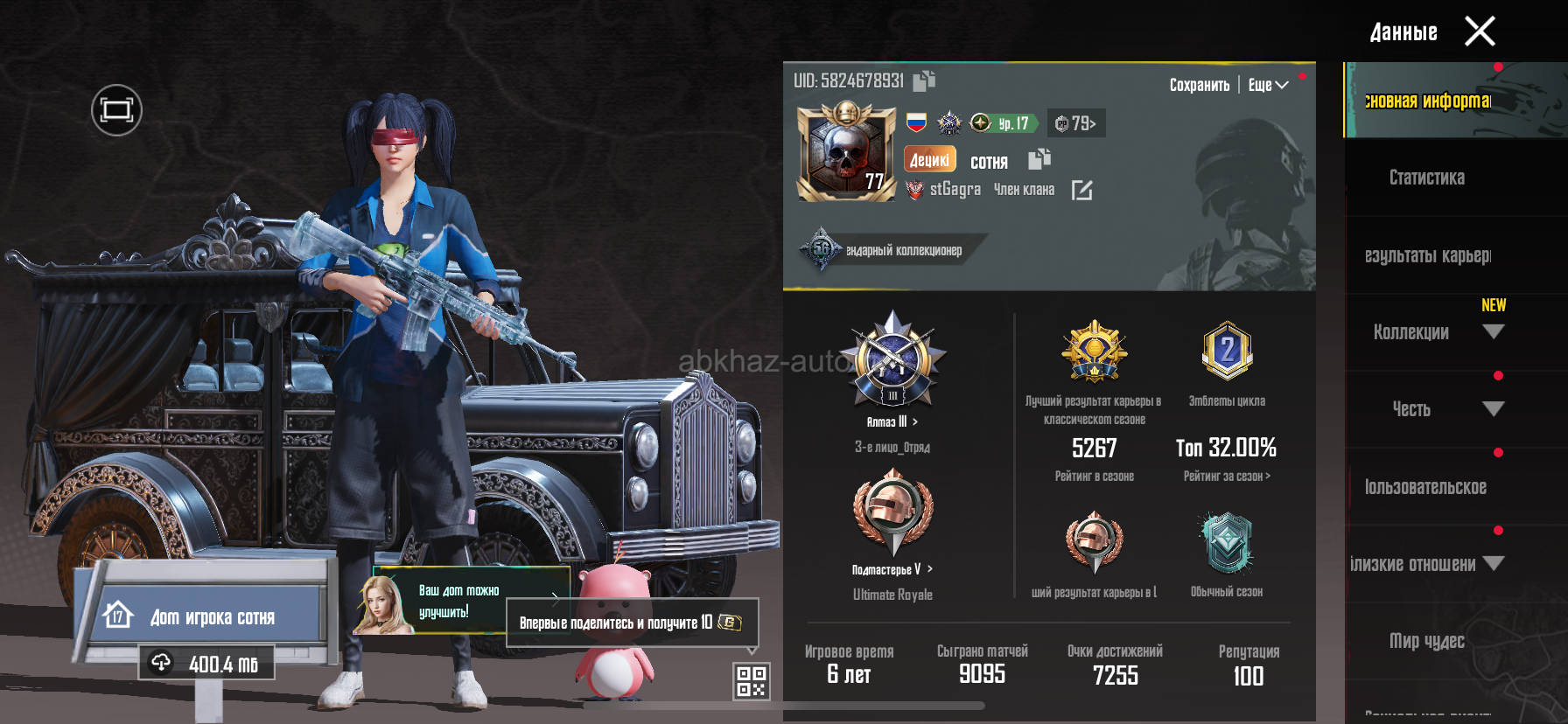The image size is (1568, 724).
Task: Select the skull avatar frame
Action: tap(846, 152)
